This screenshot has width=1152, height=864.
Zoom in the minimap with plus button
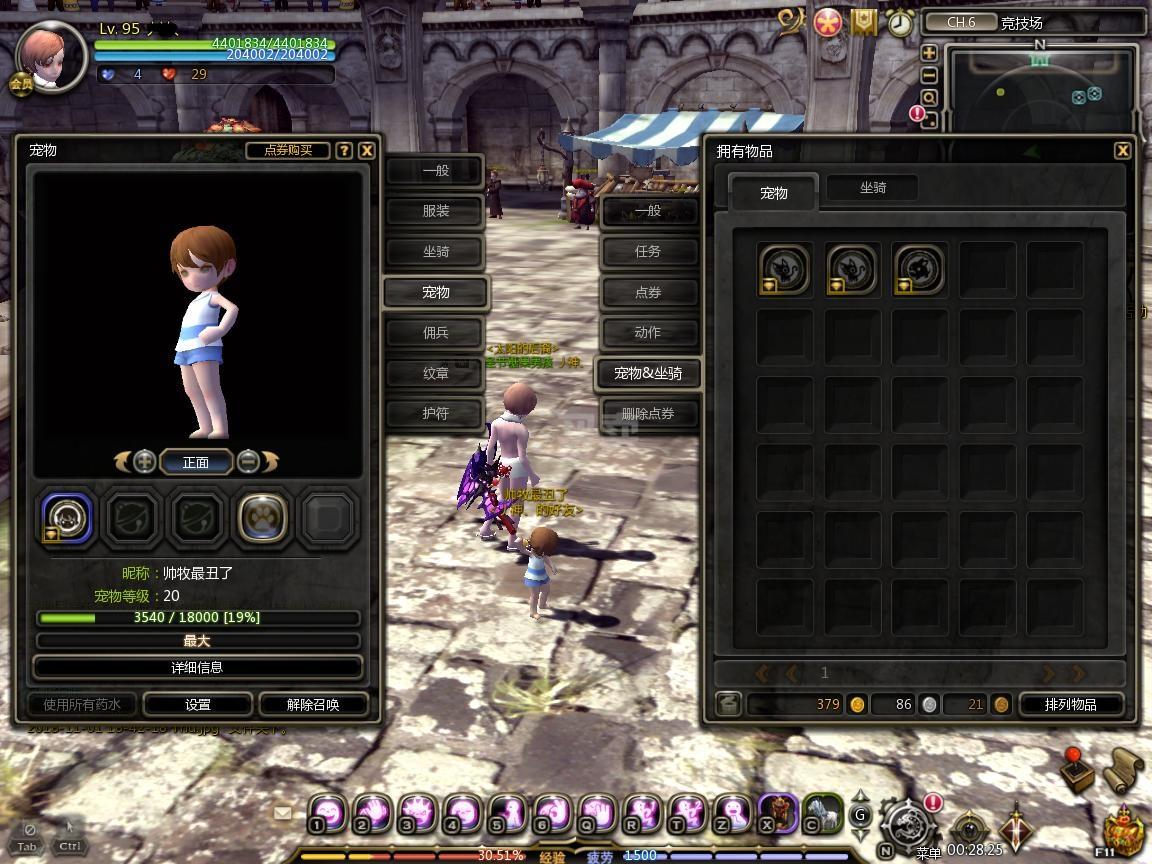coord(929,53)
